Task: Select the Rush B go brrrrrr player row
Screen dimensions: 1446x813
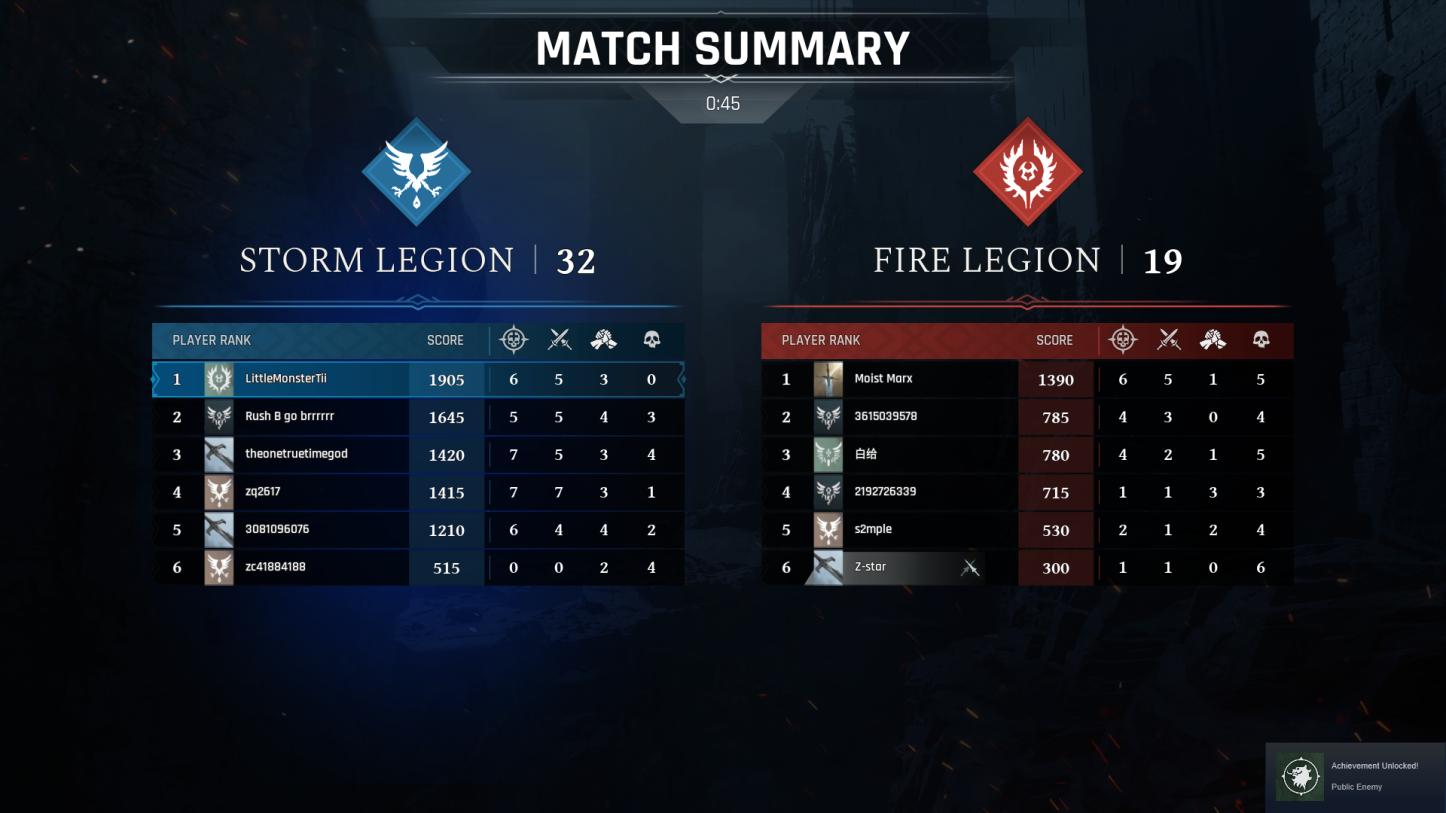Action: (x=418, y=417)
